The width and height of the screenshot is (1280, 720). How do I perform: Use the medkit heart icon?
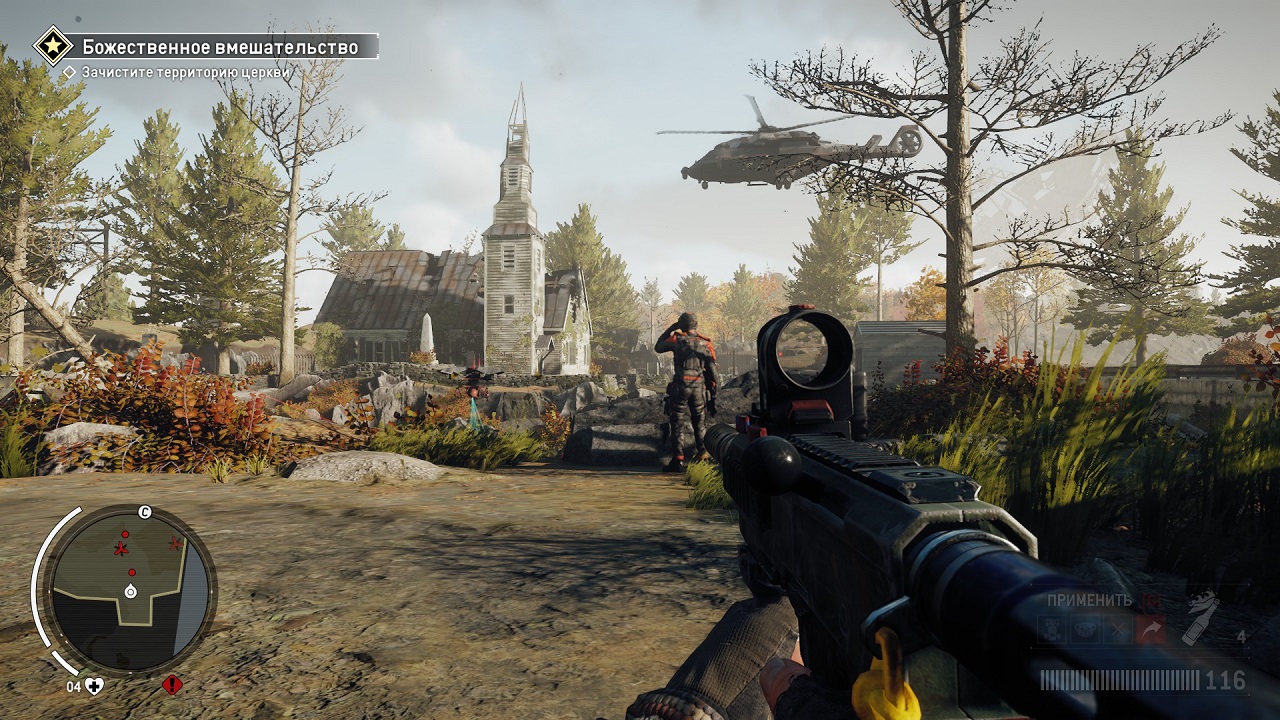point(94,685)
